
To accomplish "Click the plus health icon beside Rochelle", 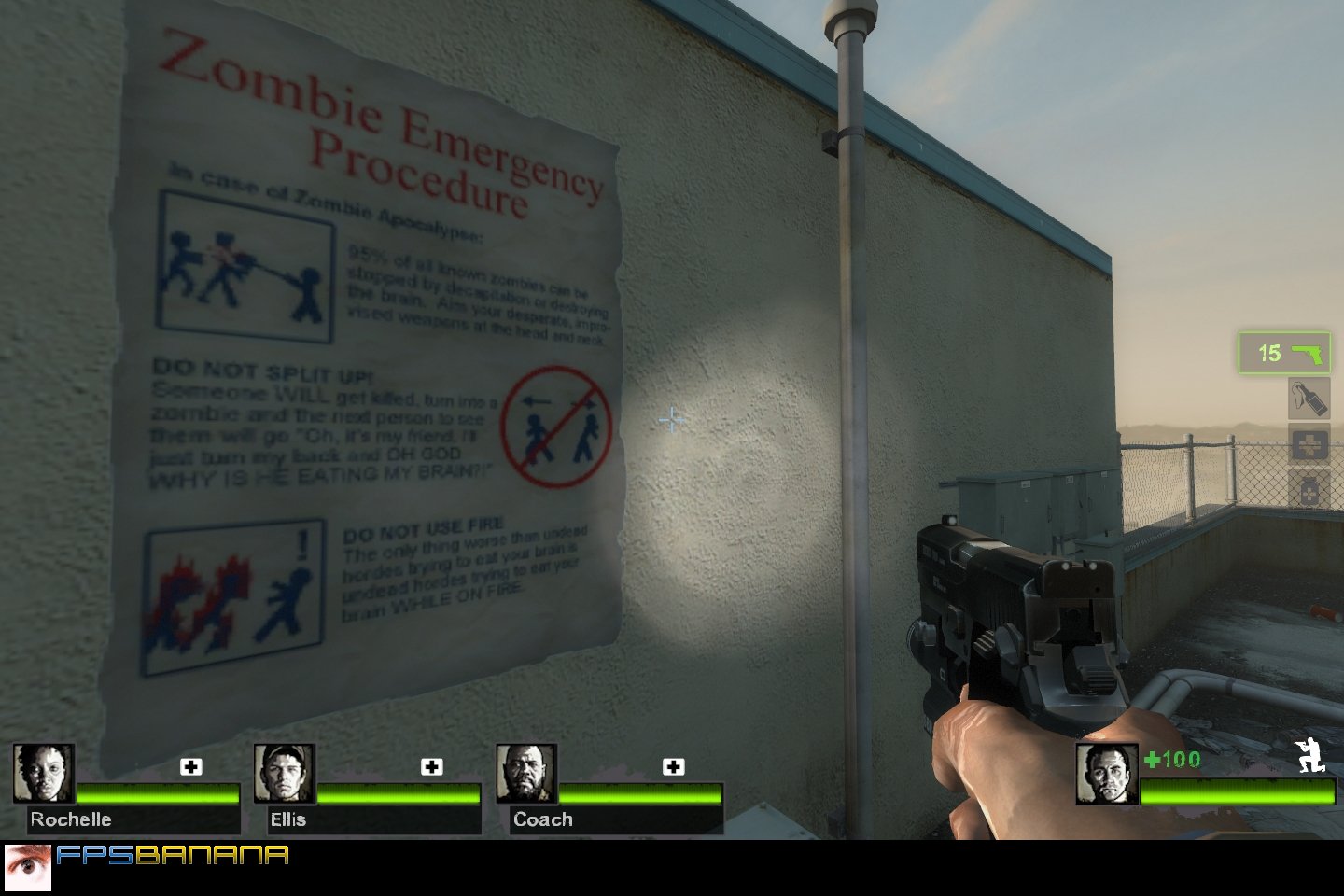I will (192, 767).
